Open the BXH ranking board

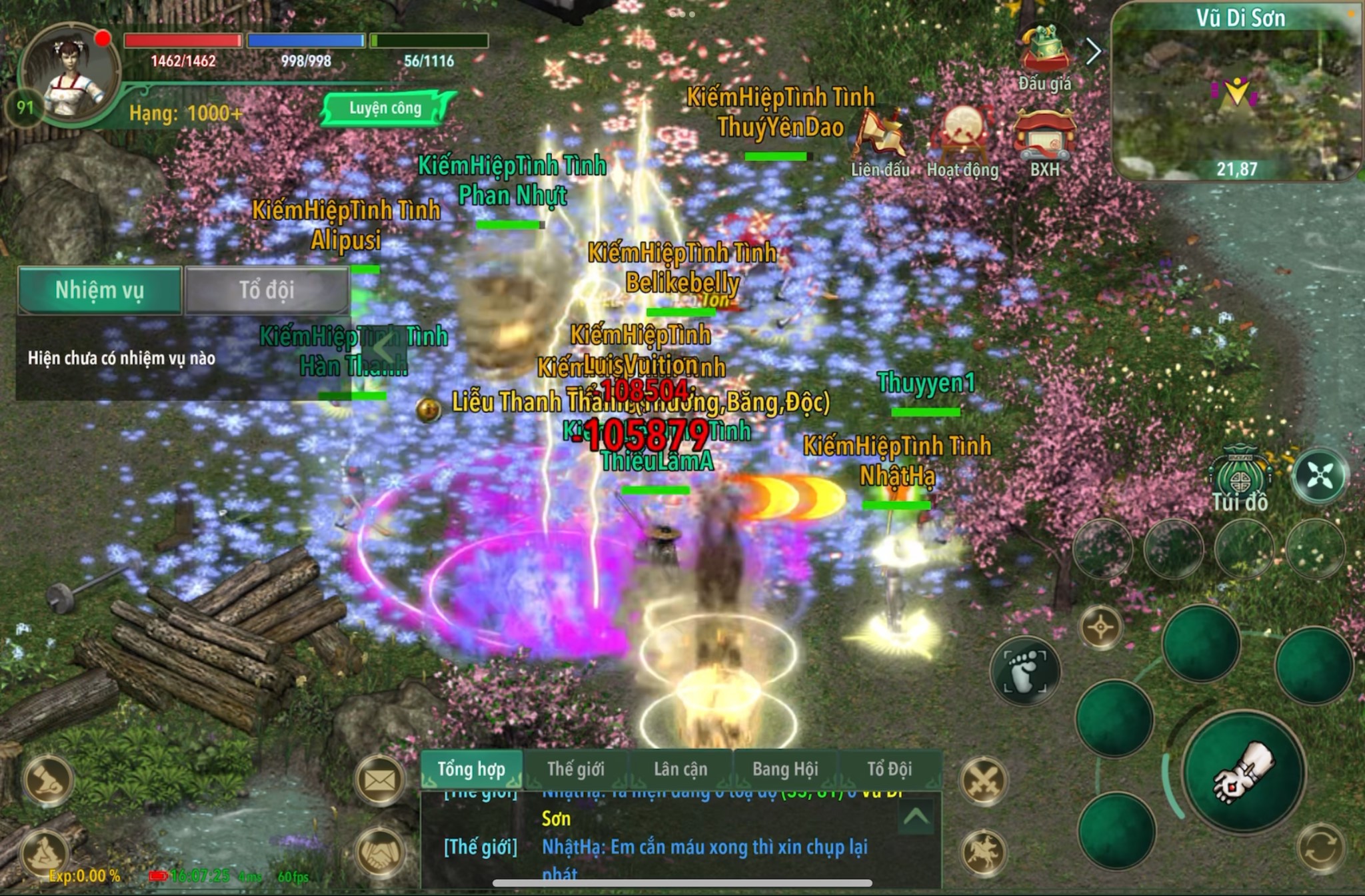point(1044,141)
